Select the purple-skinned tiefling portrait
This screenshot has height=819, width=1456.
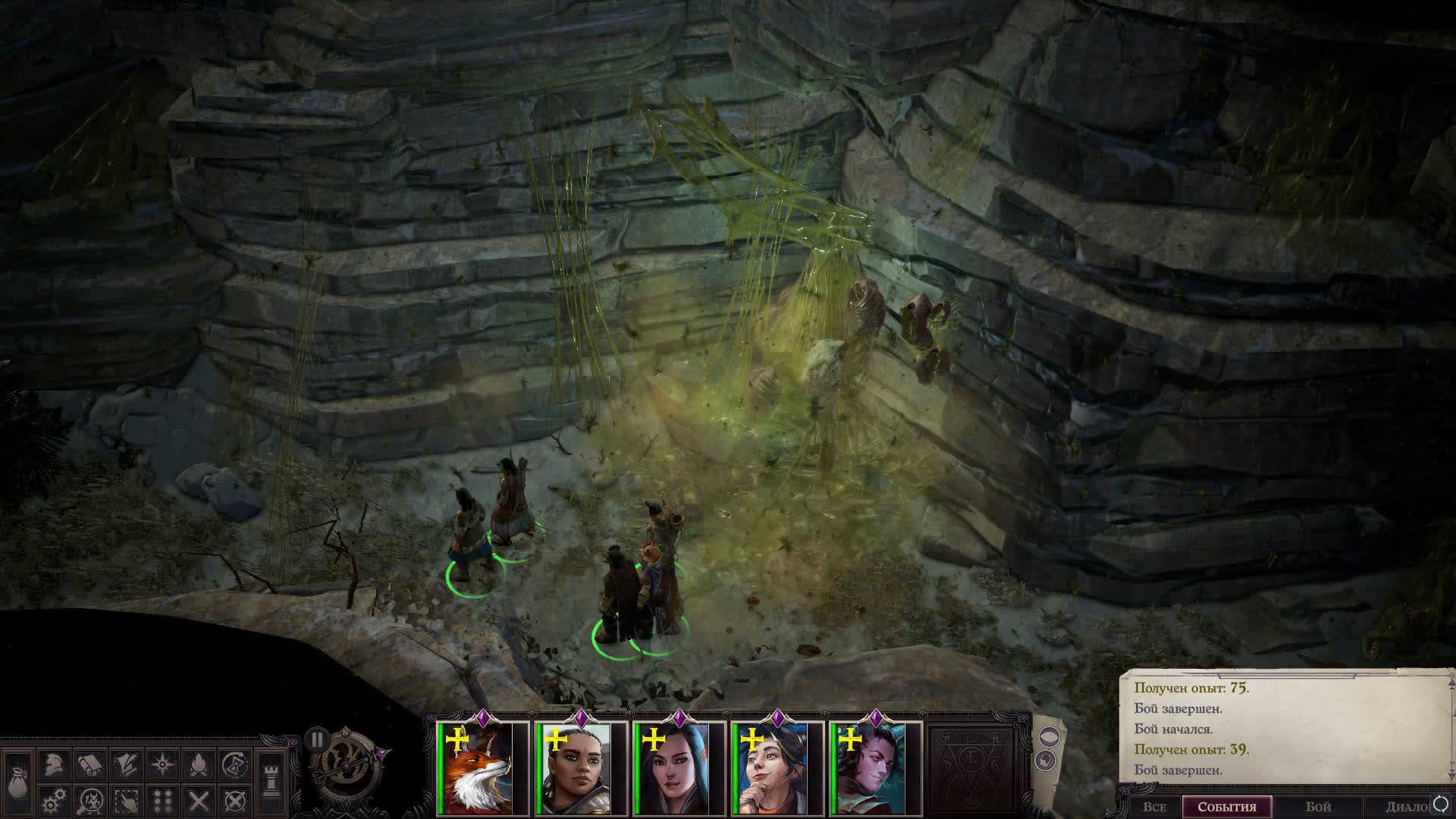[871, 769]
